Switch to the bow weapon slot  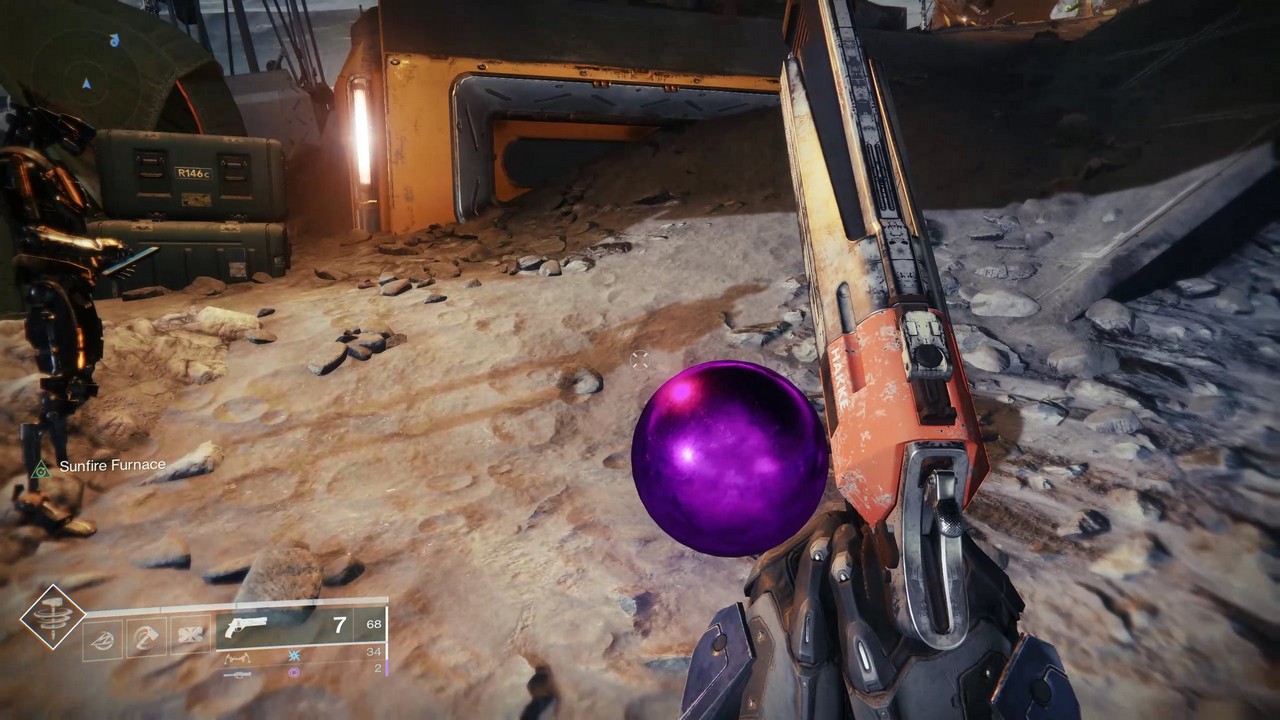coord(238,657)
